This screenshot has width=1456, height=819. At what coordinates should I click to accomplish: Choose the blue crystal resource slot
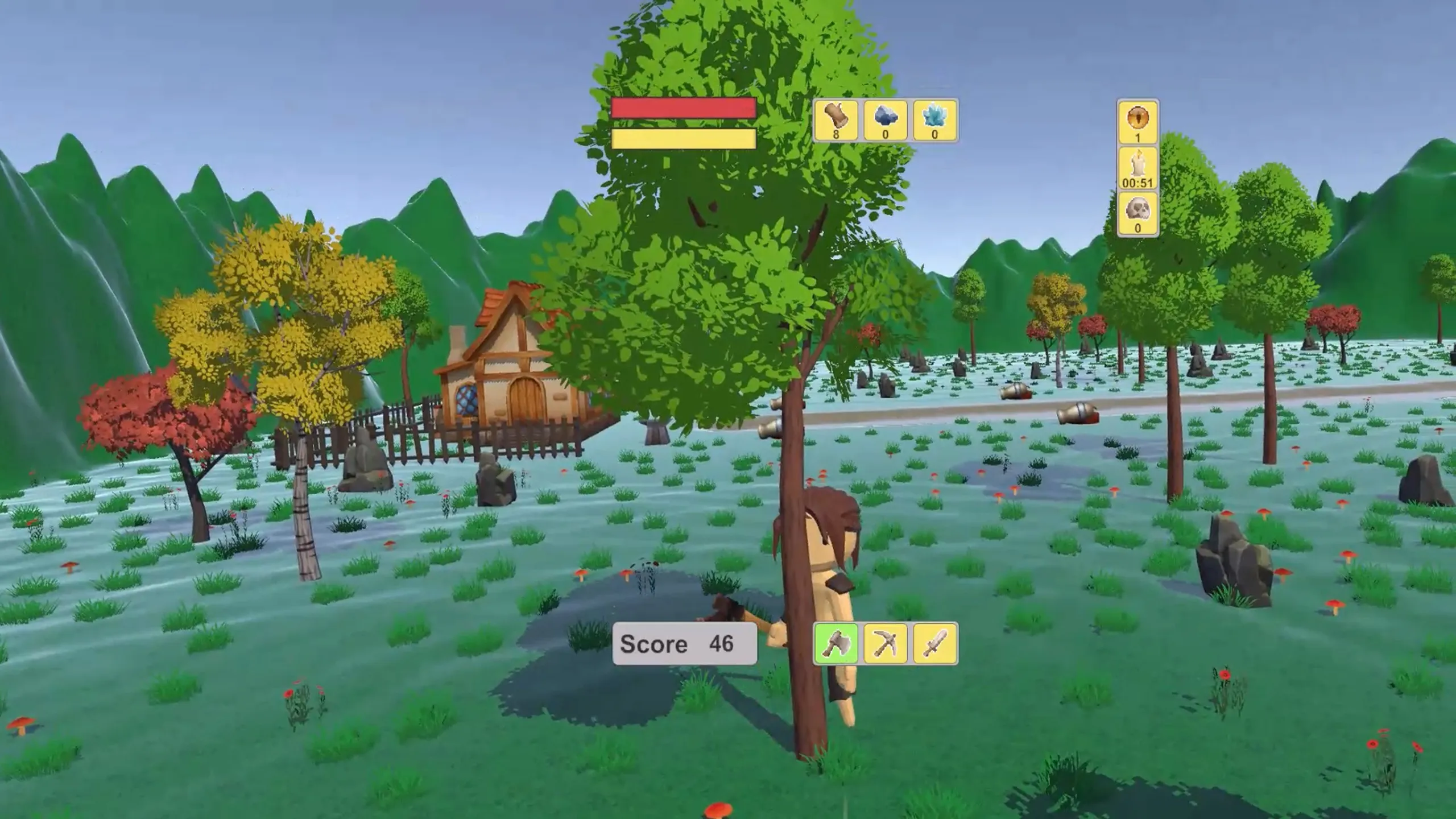click(934, 120)
